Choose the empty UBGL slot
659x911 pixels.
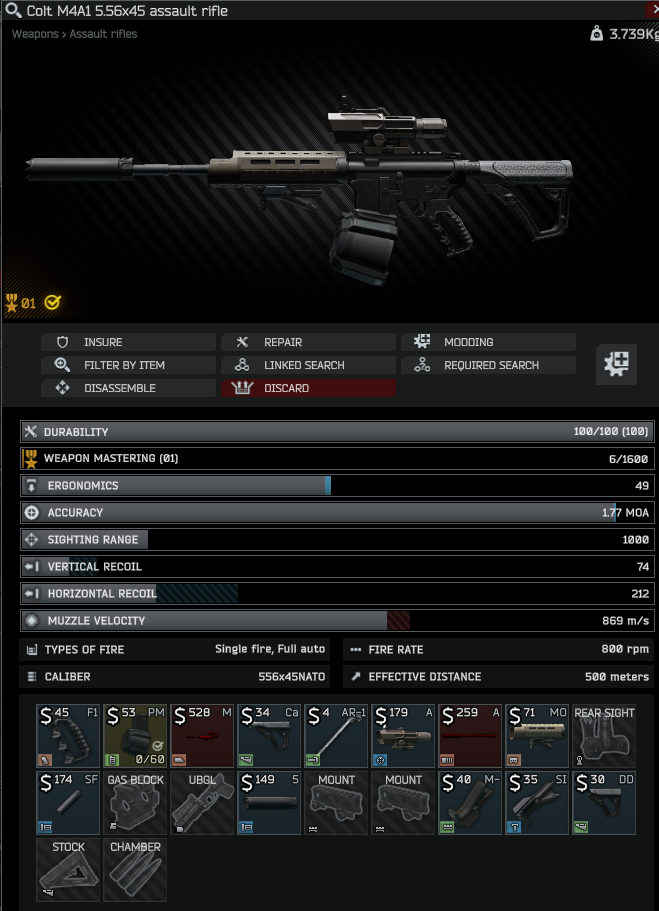click(x=203, y=803)
